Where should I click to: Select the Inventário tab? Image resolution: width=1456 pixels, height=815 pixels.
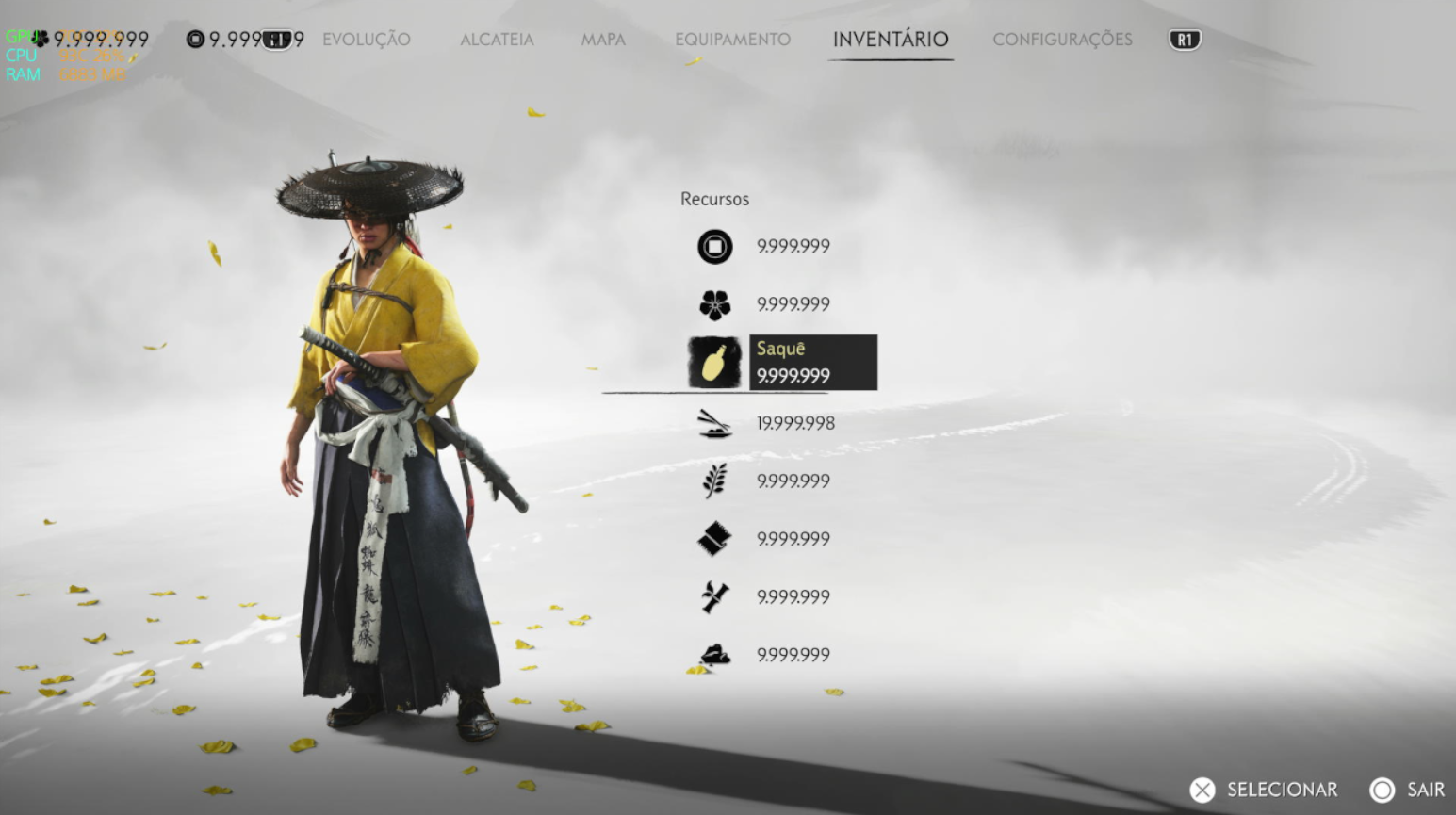pyautogui.click(x=890, y=40)
